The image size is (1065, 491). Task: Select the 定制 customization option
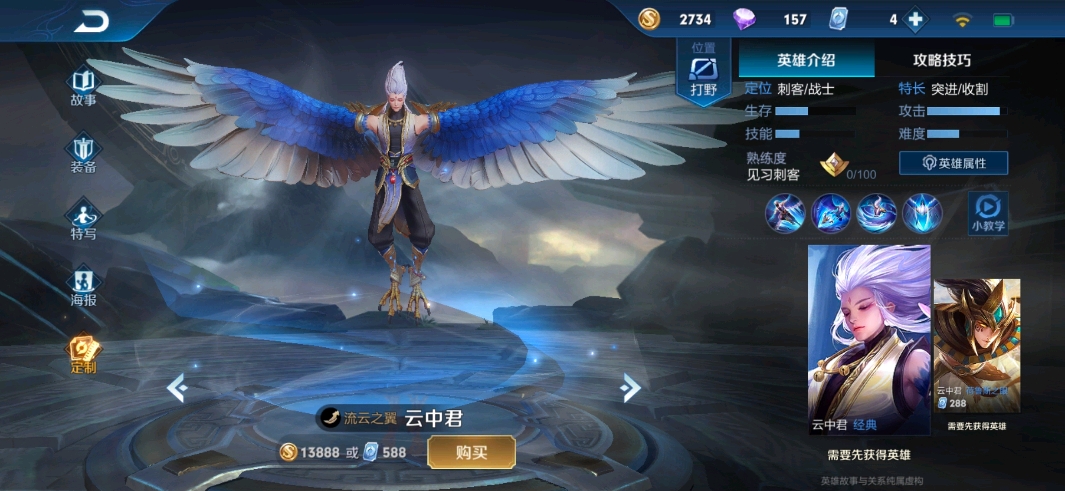[x=83, y=354]
